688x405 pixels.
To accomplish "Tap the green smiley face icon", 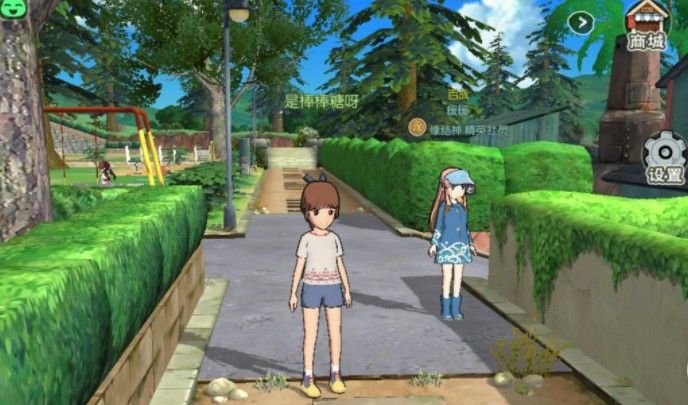I will pos(12,14).
